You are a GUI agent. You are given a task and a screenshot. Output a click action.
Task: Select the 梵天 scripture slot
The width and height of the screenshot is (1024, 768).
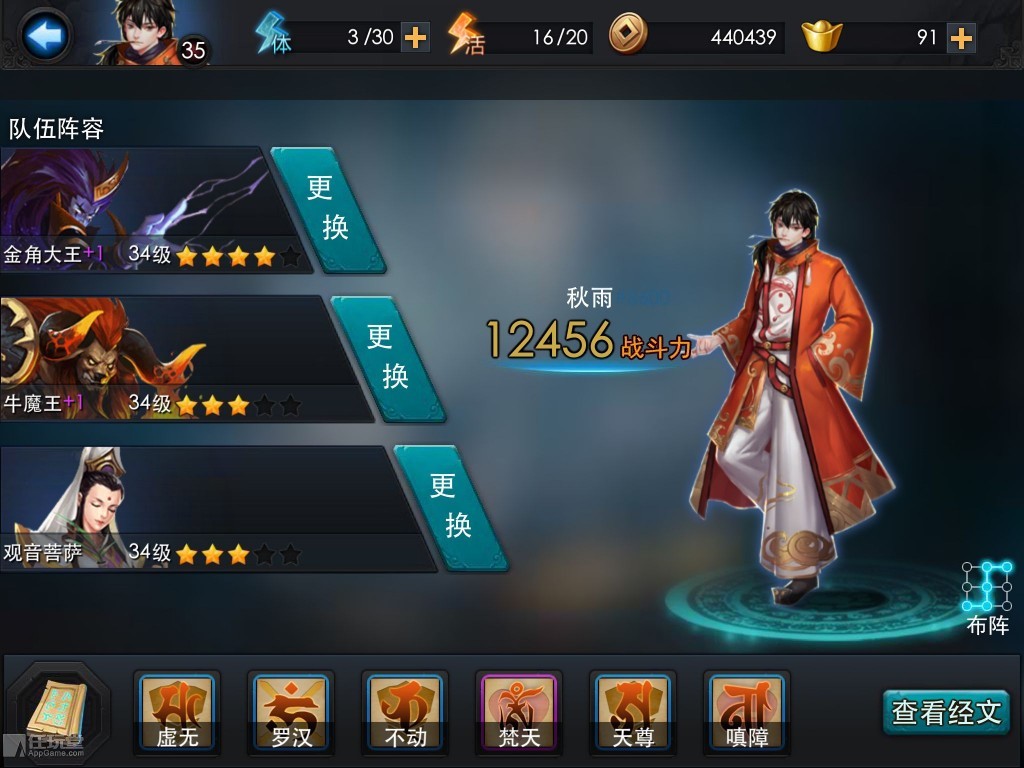click(x=519, y=712)
